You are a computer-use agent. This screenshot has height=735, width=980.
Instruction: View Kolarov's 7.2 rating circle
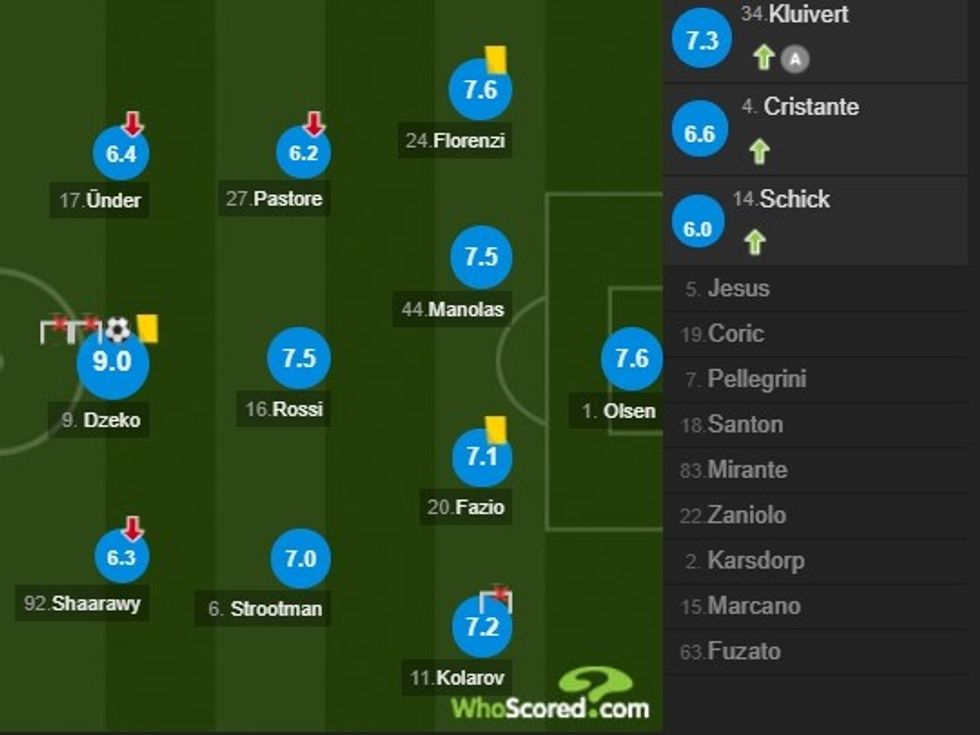pyautogui.click(x=481, y=627)
